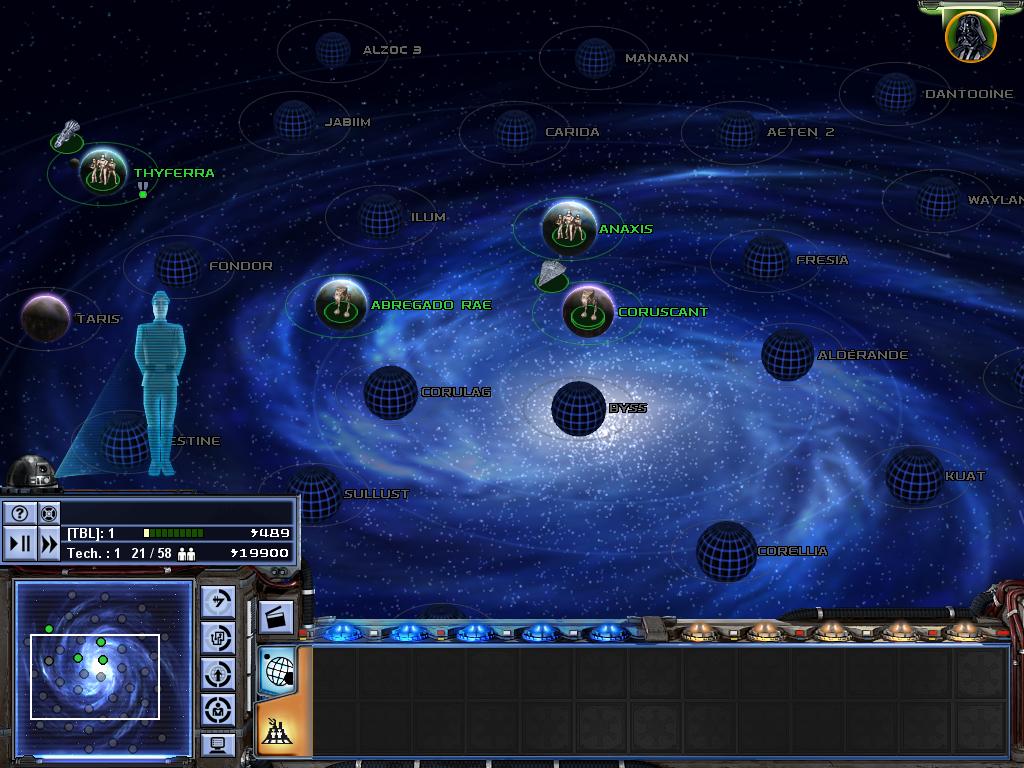Toggle the play/pause game speed control
The image size is (1024, 768).
[x=19, y=545]
